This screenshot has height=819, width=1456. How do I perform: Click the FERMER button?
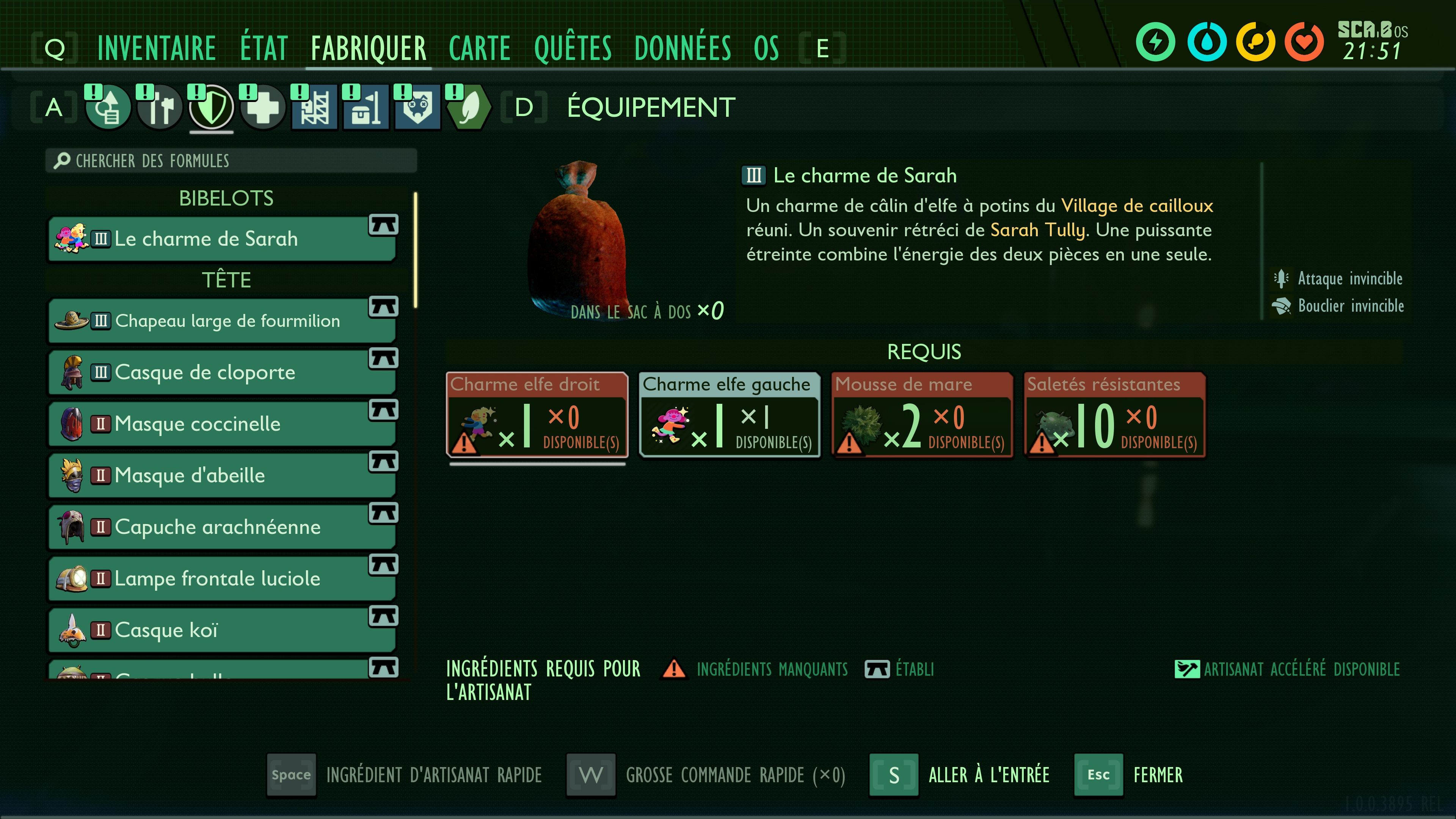coord(1157,775)
